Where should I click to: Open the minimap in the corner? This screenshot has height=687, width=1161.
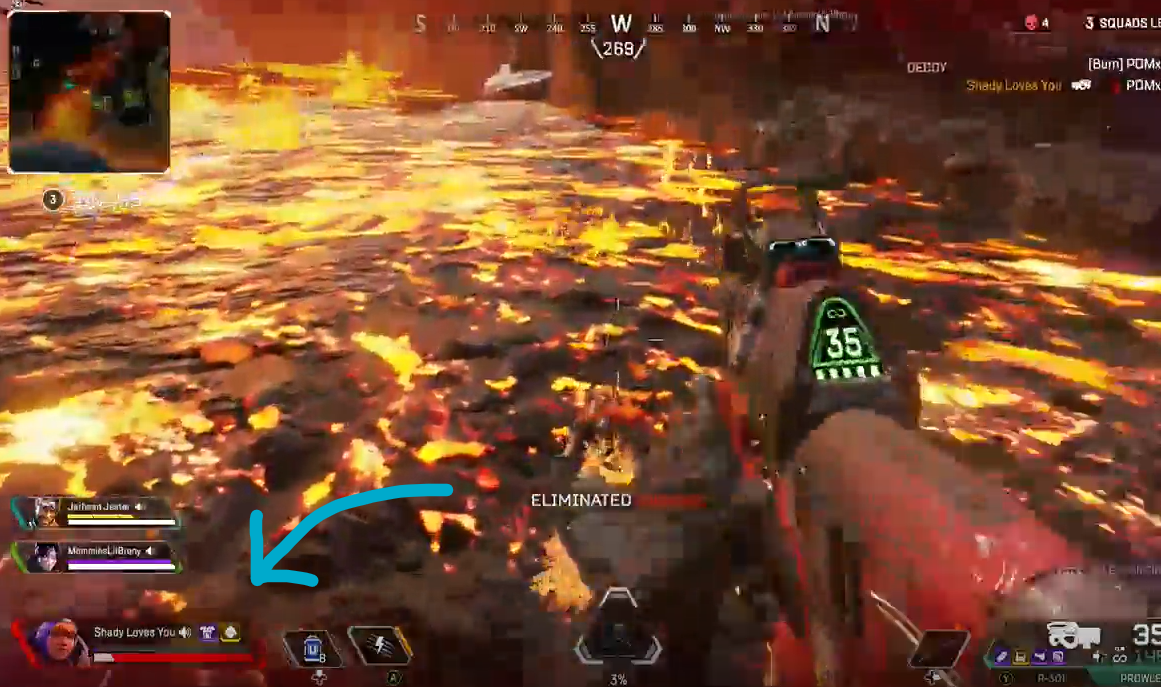click(89, 91)
